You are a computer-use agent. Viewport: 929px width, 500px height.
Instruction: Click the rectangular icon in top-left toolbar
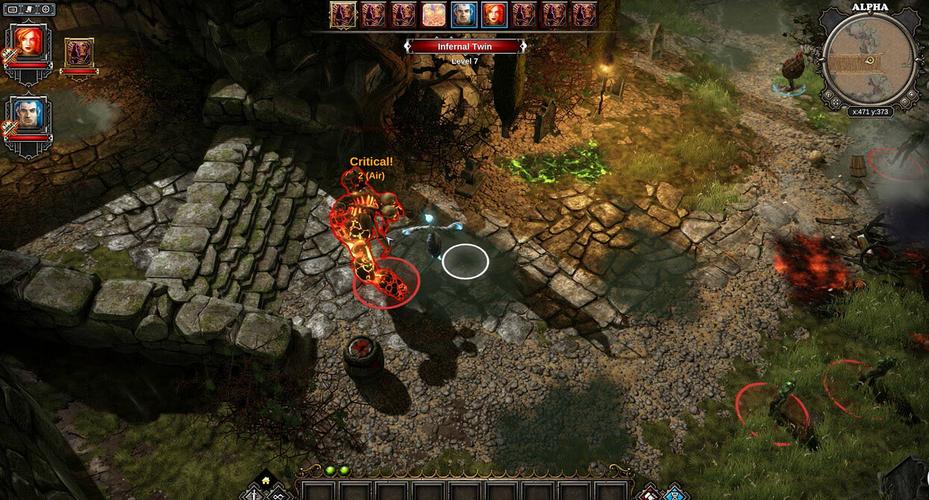click(12, 9)
